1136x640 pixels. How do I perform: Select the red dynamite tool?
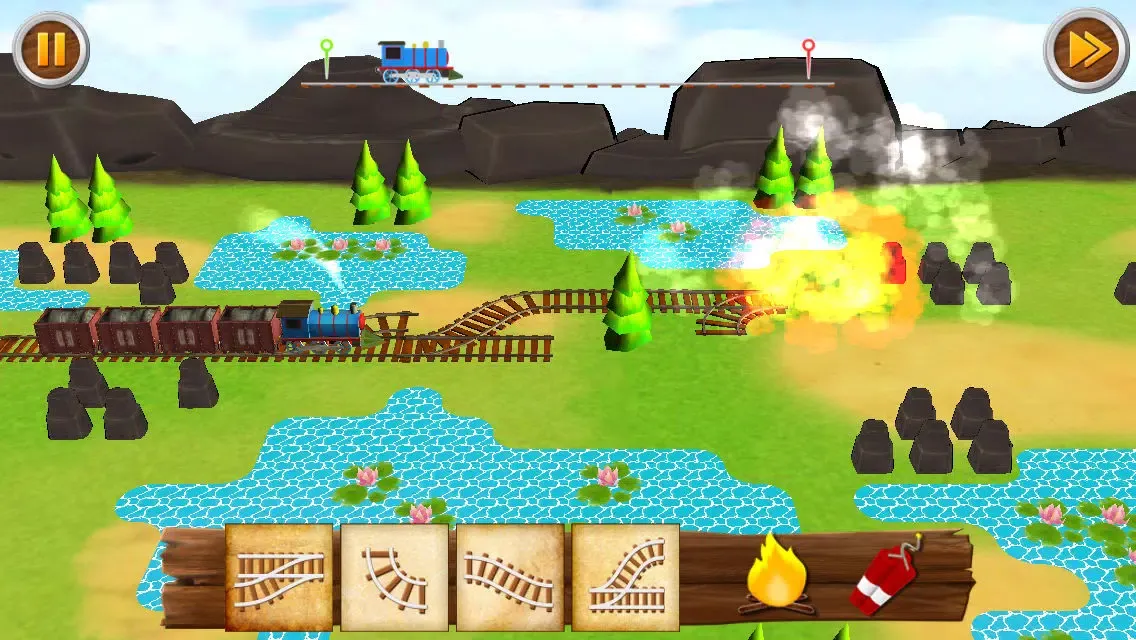[885, 577]
